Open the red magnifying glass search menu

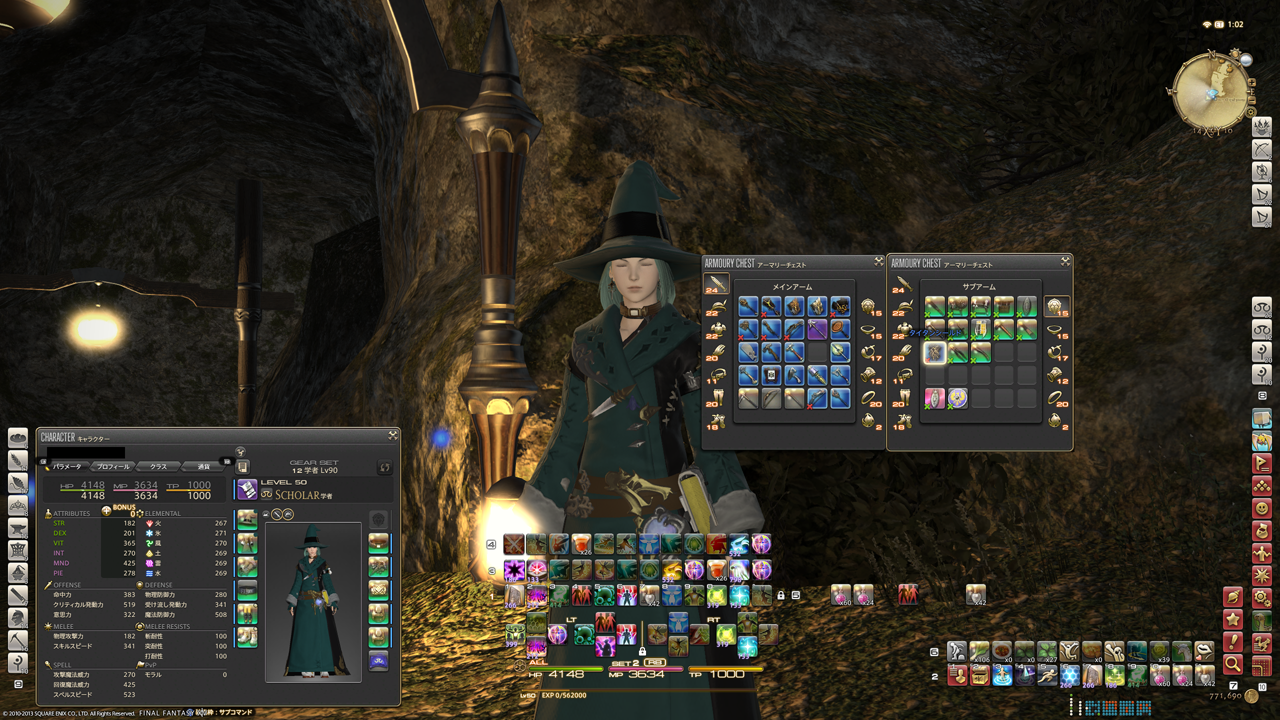tap(1233, 663)
